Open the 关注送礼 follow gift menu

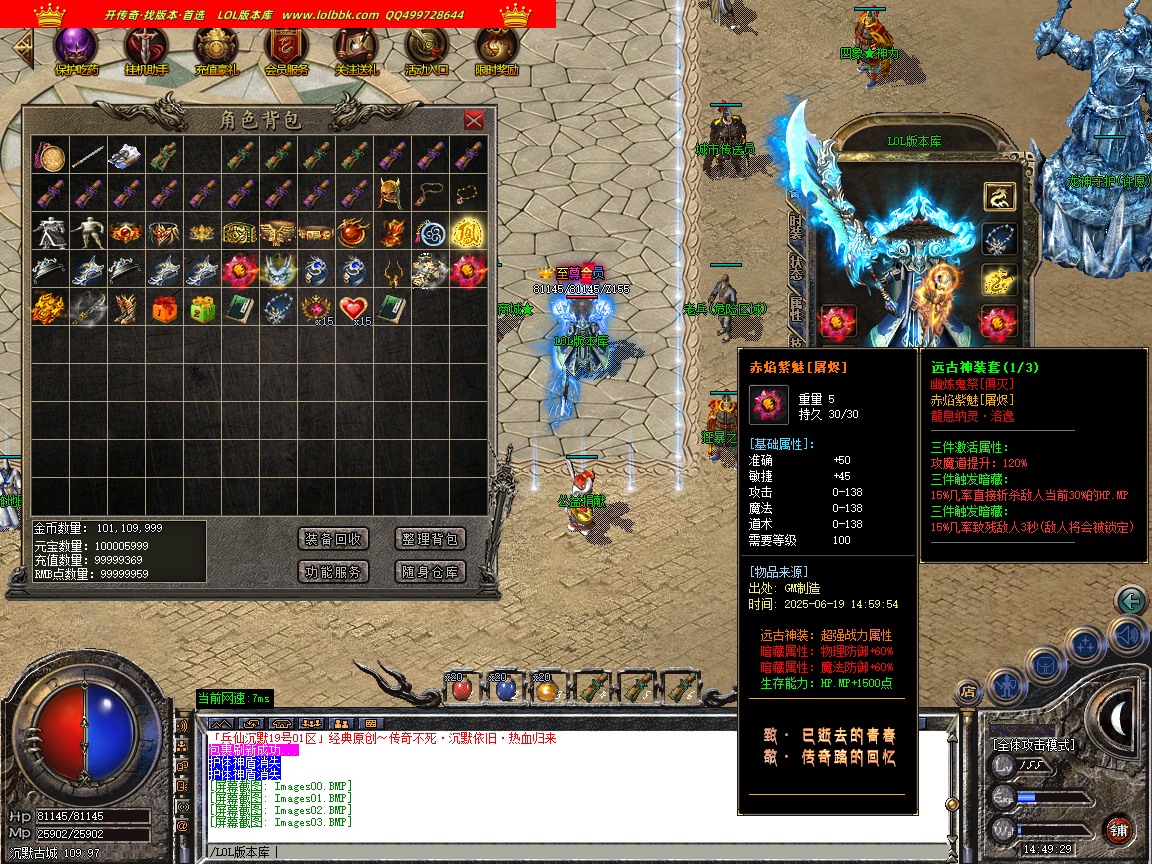(356, 50)
